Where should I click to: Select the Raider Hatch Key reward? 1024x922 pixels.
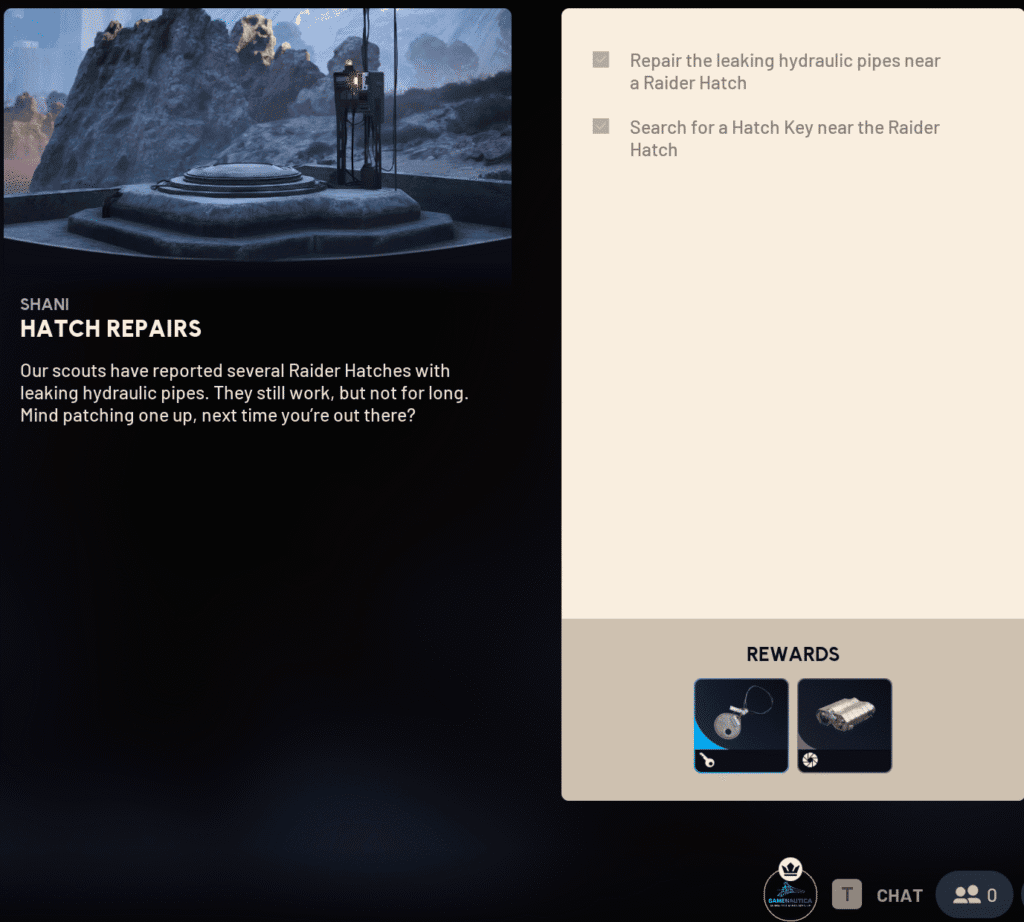[x=741, y=725]
